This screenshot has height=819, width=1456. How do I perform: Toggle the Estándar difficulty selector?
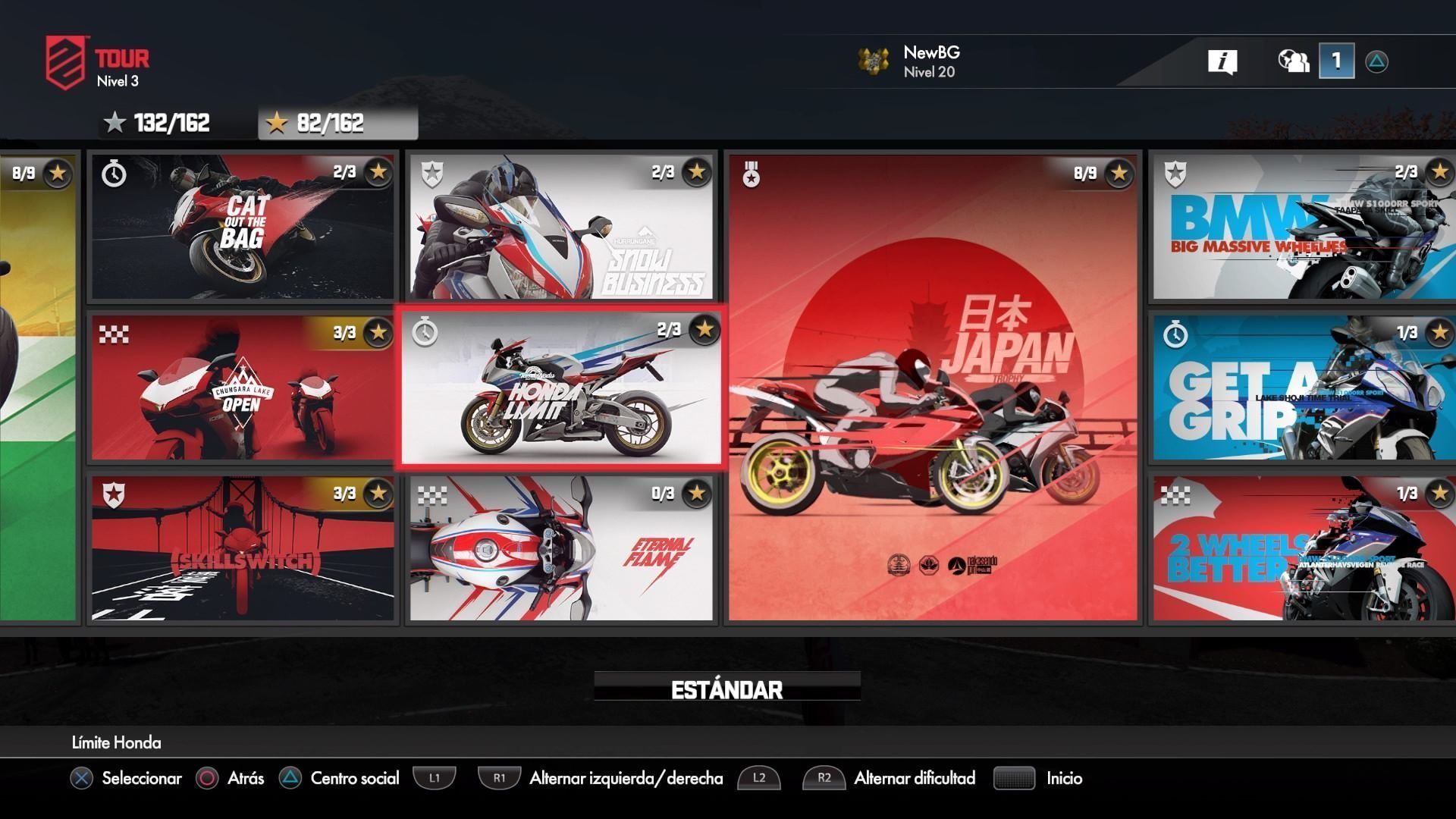pos(726,689)
